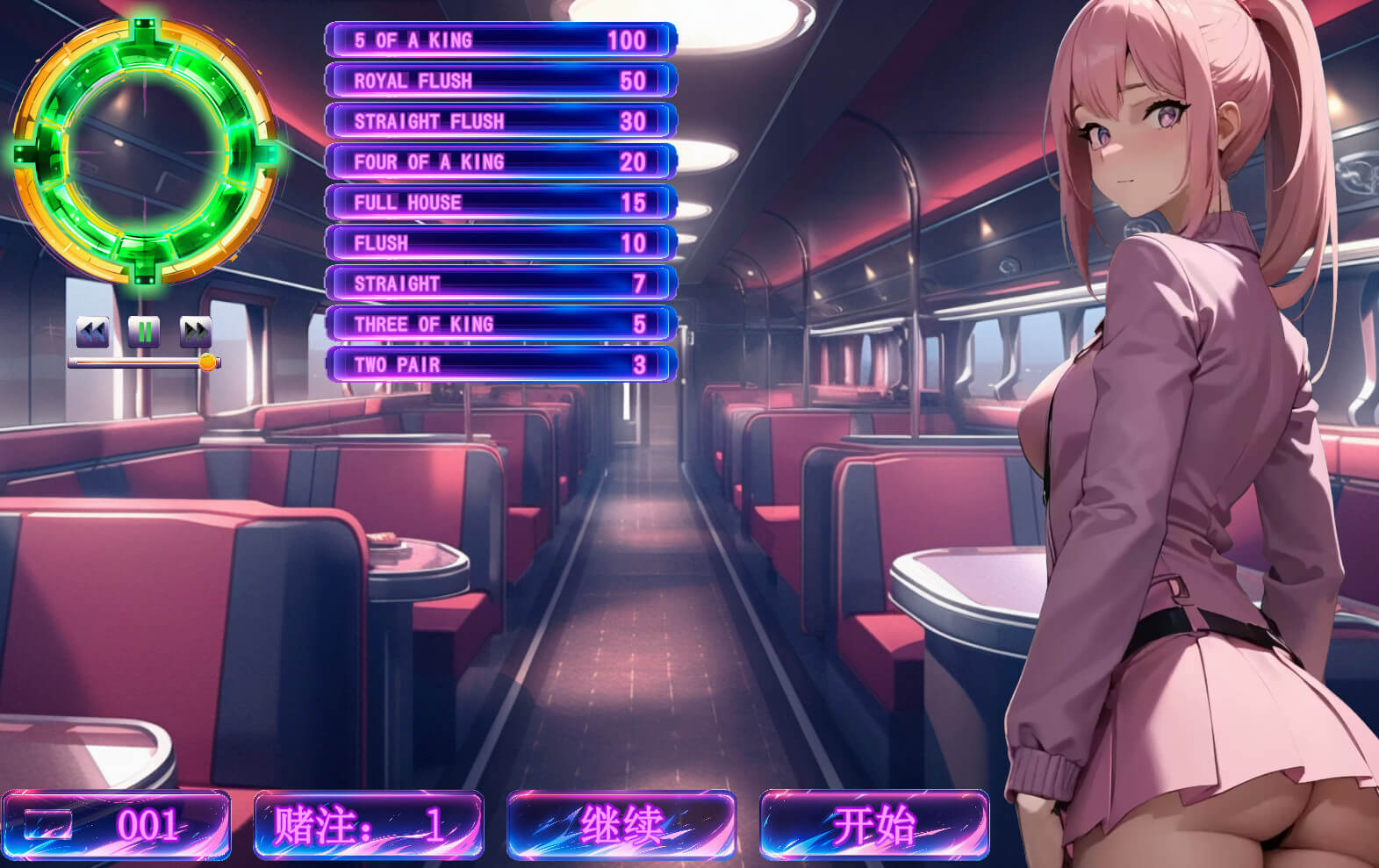This screenshot has height=868, width=1379.
Task: Click the 开始 start button
Action: coord(873,825)
